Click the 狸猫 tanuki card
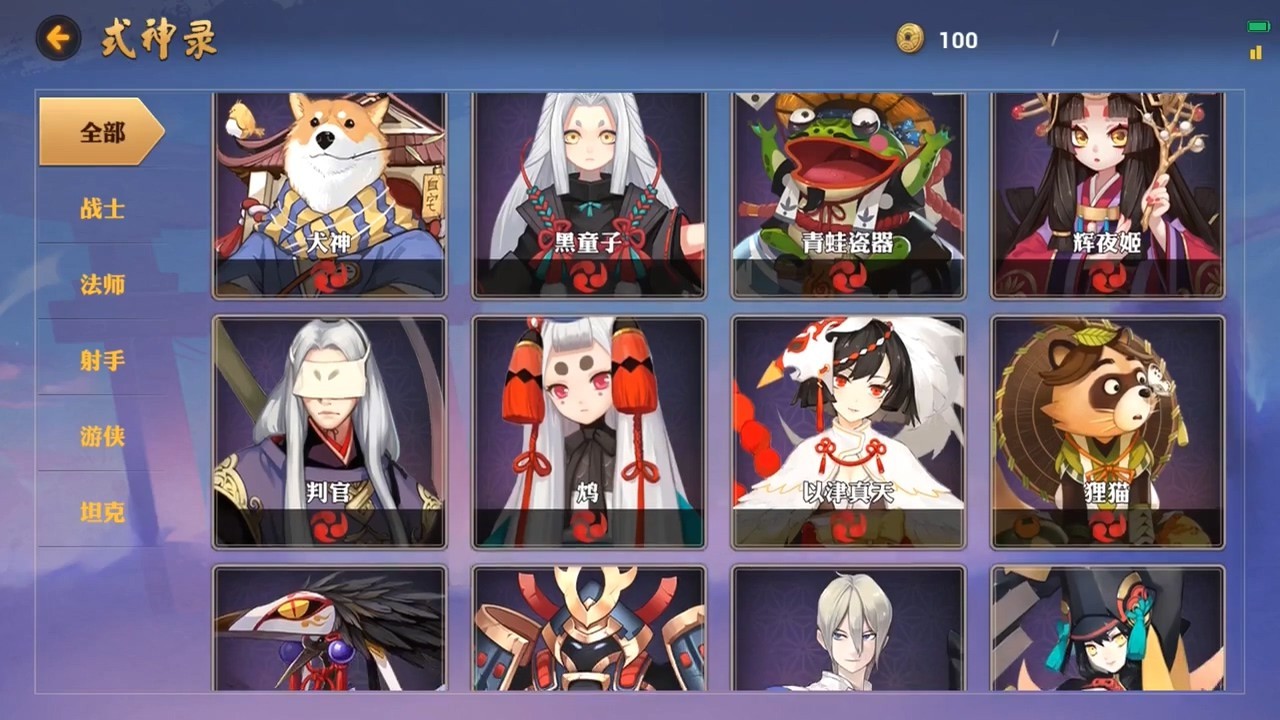Image resolution: width=1280 pixels, height=720 pixels. (1108, 432)
